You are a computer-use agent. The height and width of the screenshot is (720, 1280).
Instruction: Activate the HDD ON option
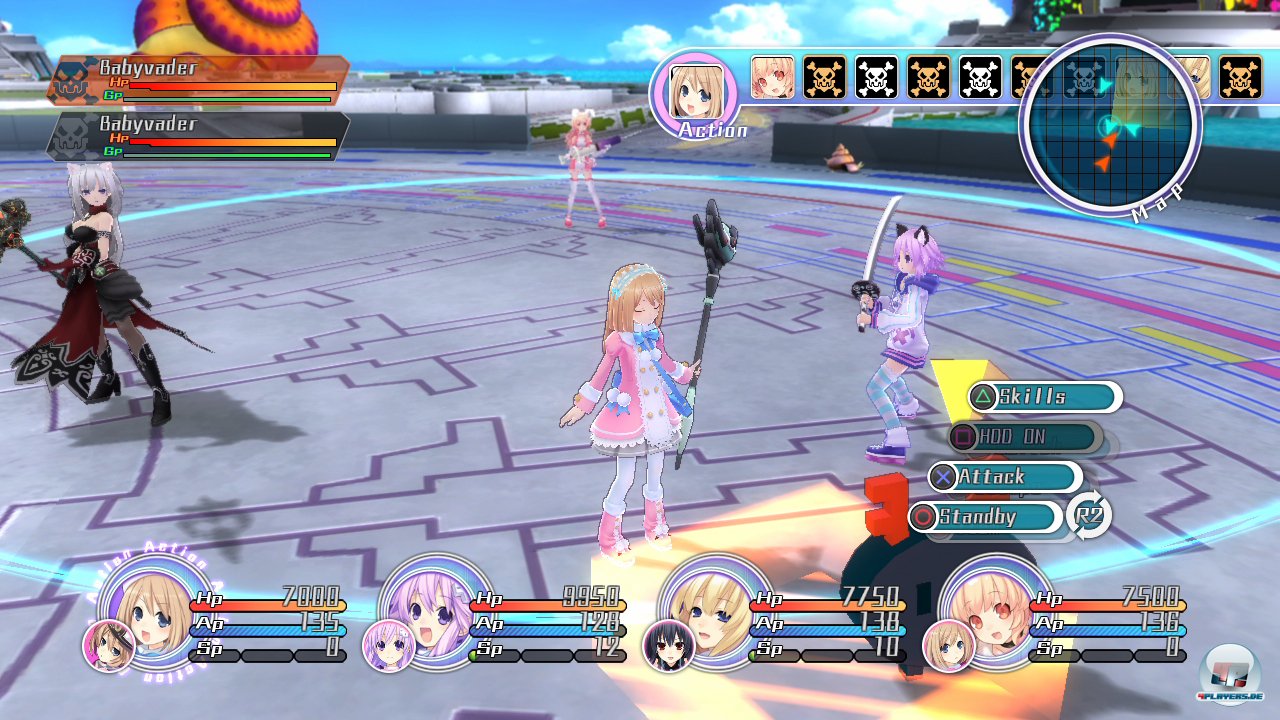1025,437
